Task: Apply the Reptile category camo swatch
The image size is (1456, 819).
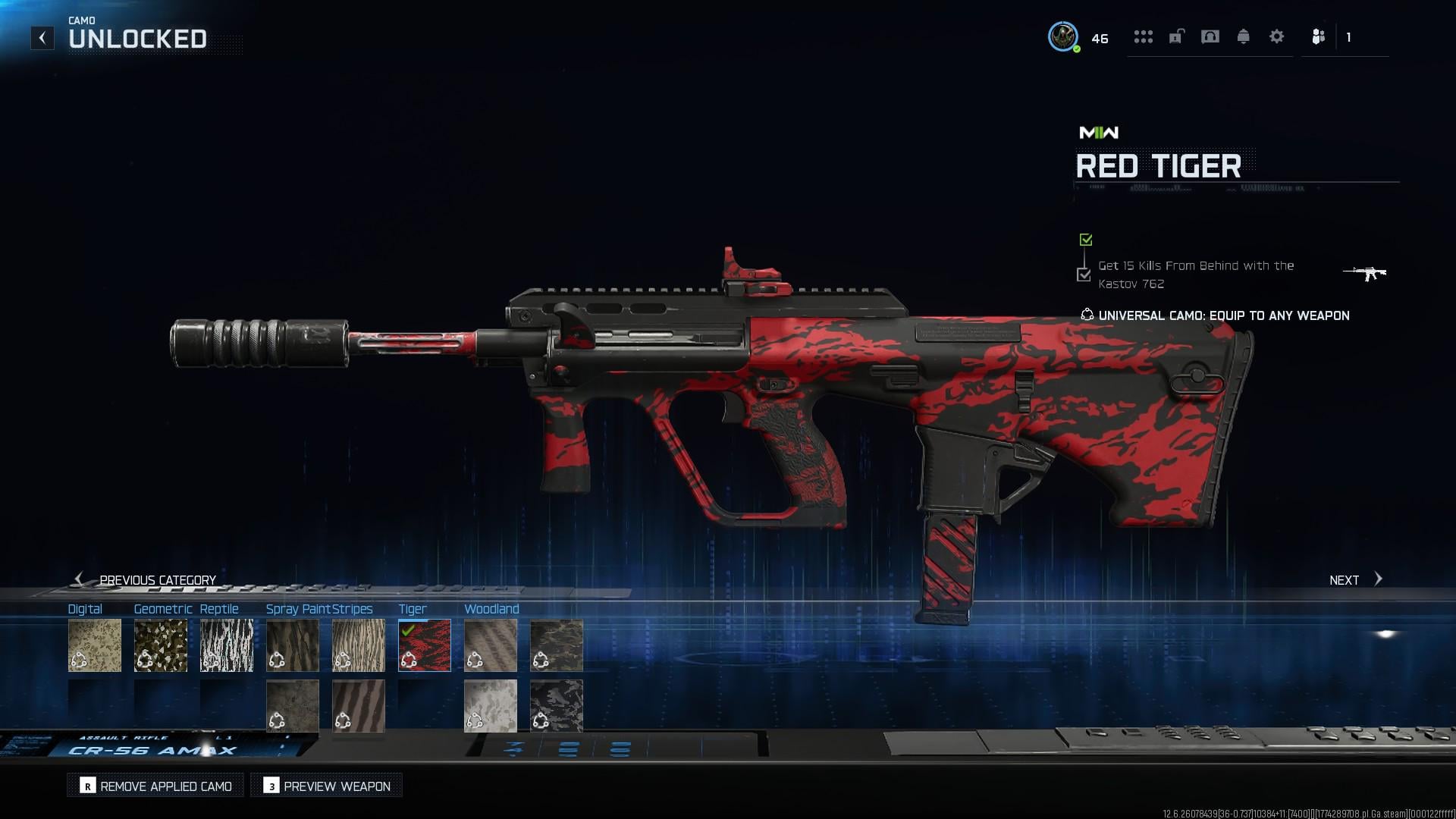Action: [227, 645]
